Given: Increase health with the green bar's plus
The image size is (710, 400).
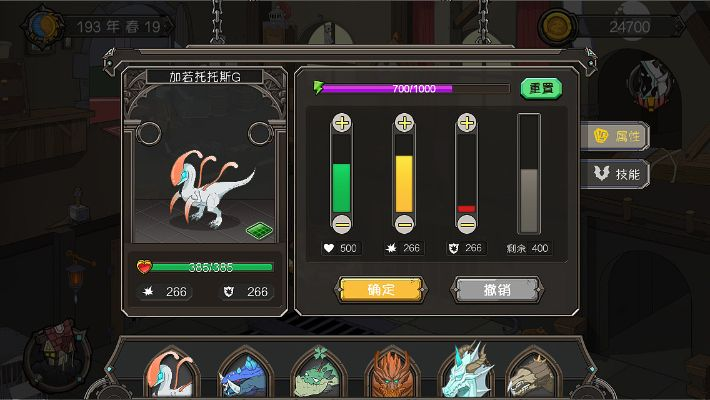Looking at the screenshot, I should pos(342,123).
